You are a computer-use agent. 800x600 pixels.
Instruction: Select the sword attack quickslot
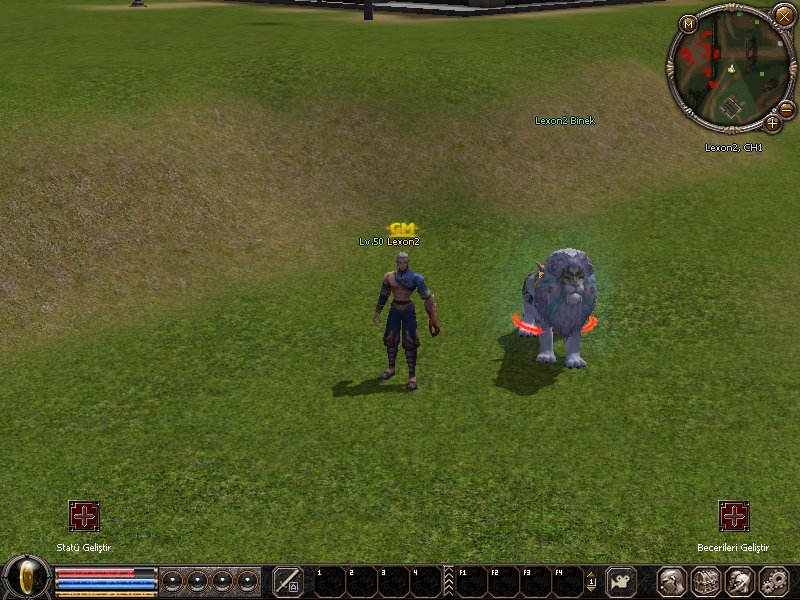pyautogui.click(x=288, y=581)
